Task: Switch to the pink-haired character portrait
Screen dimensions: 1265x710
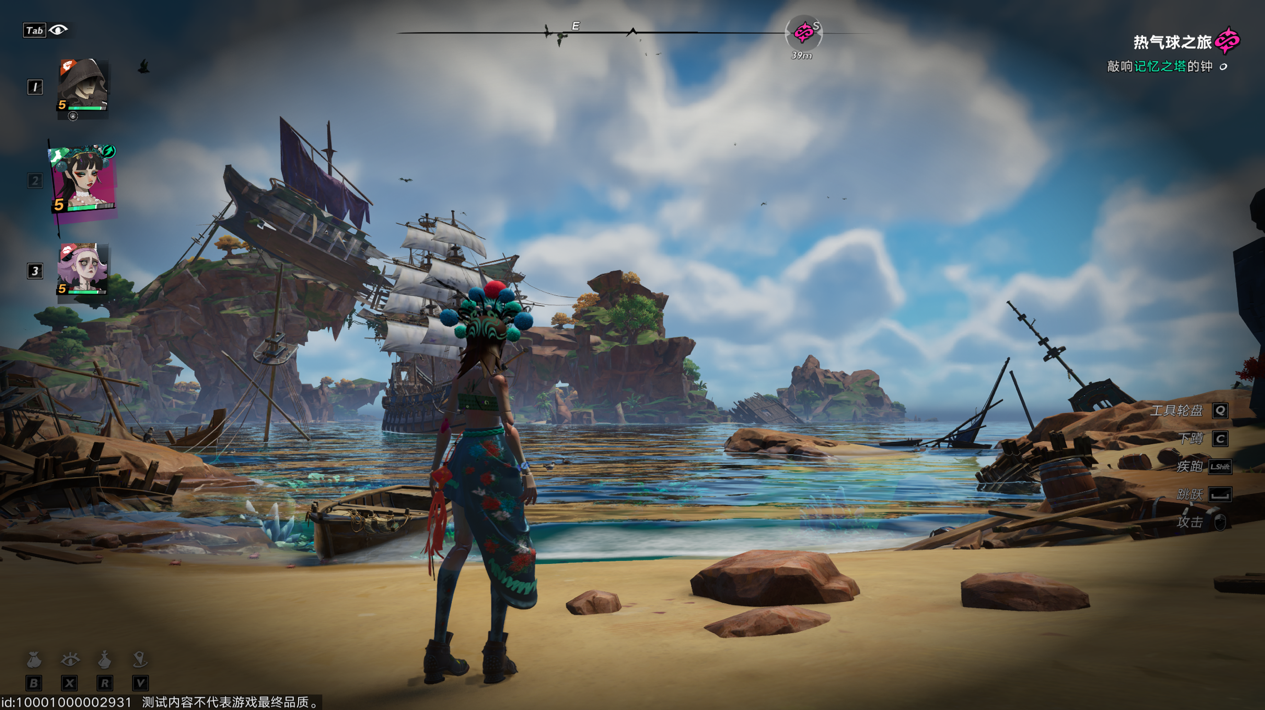Action: [x=82, y=270]
